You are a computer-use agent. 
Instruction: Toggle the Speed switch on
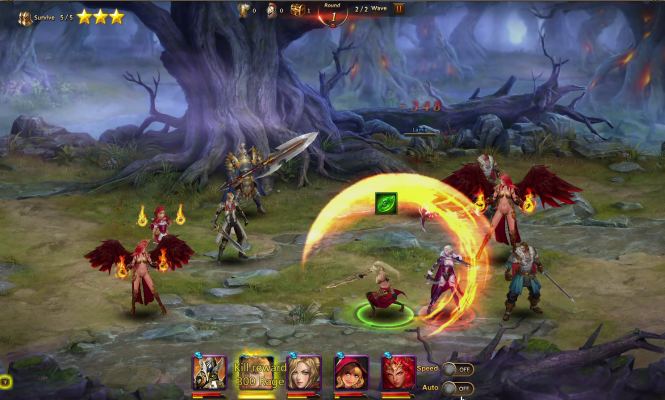tap(457, 369)
